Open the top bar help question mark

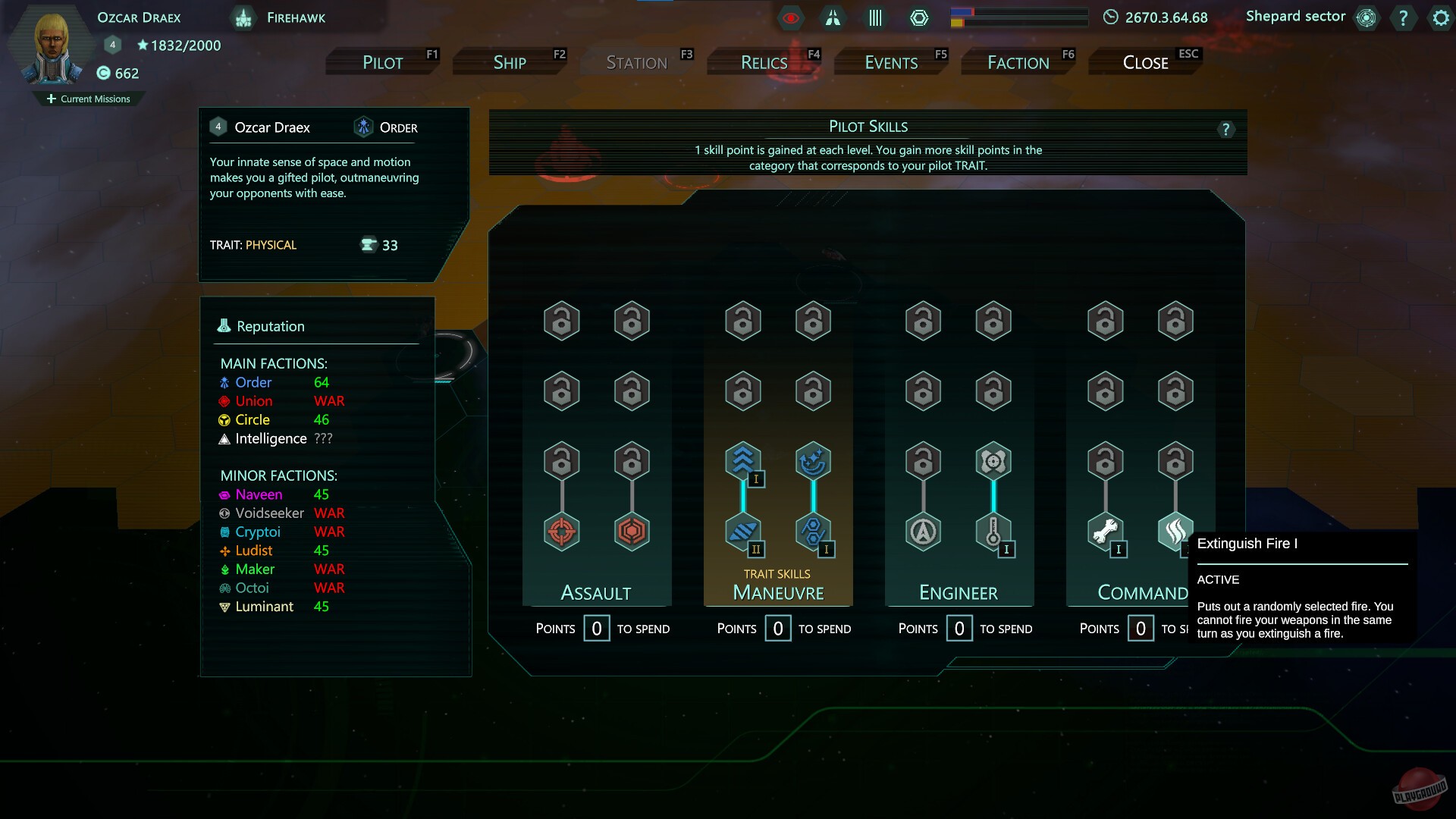1403,17
